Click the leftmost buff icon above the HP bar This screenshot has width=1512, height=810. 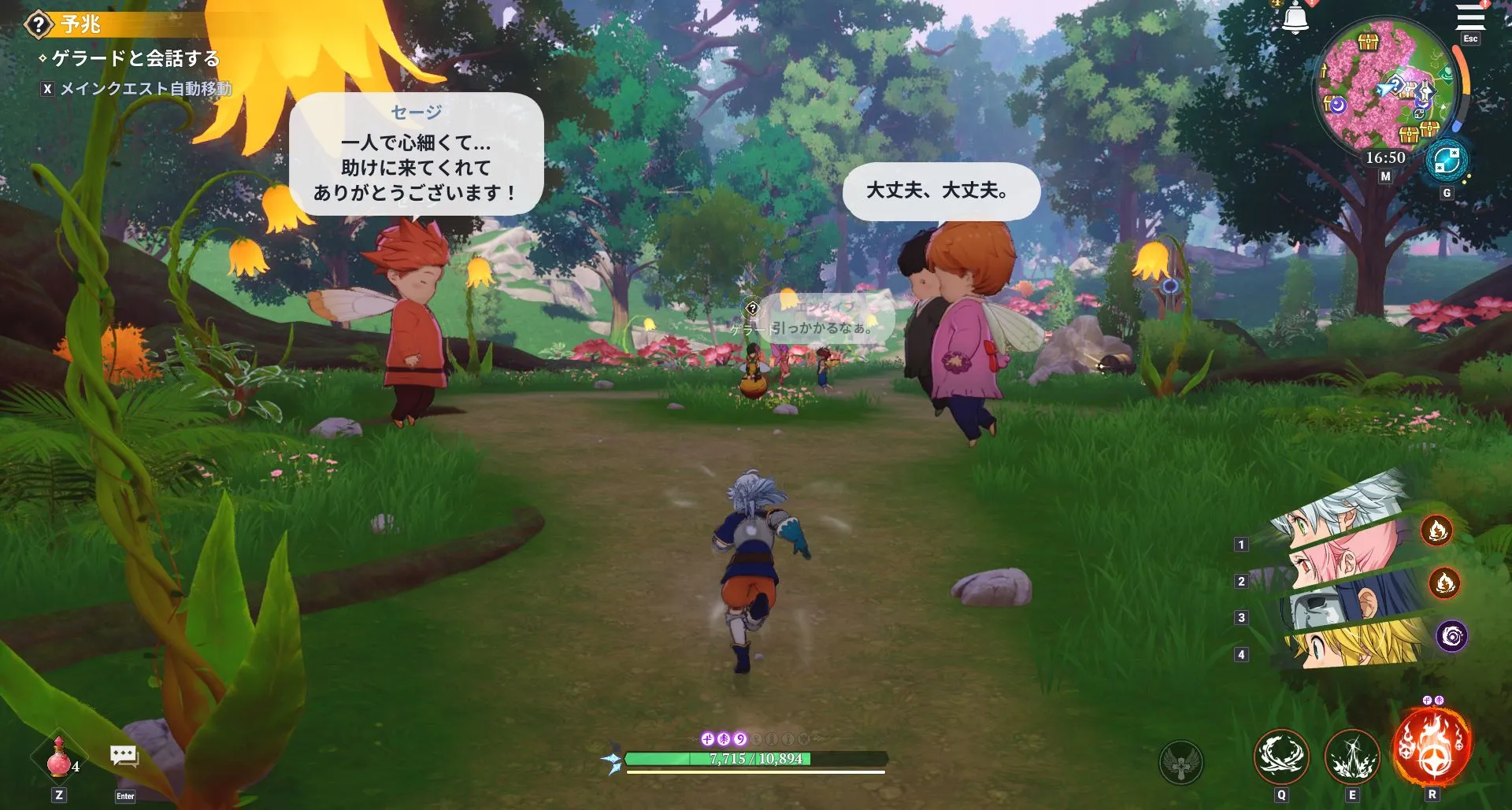[707, 738]
